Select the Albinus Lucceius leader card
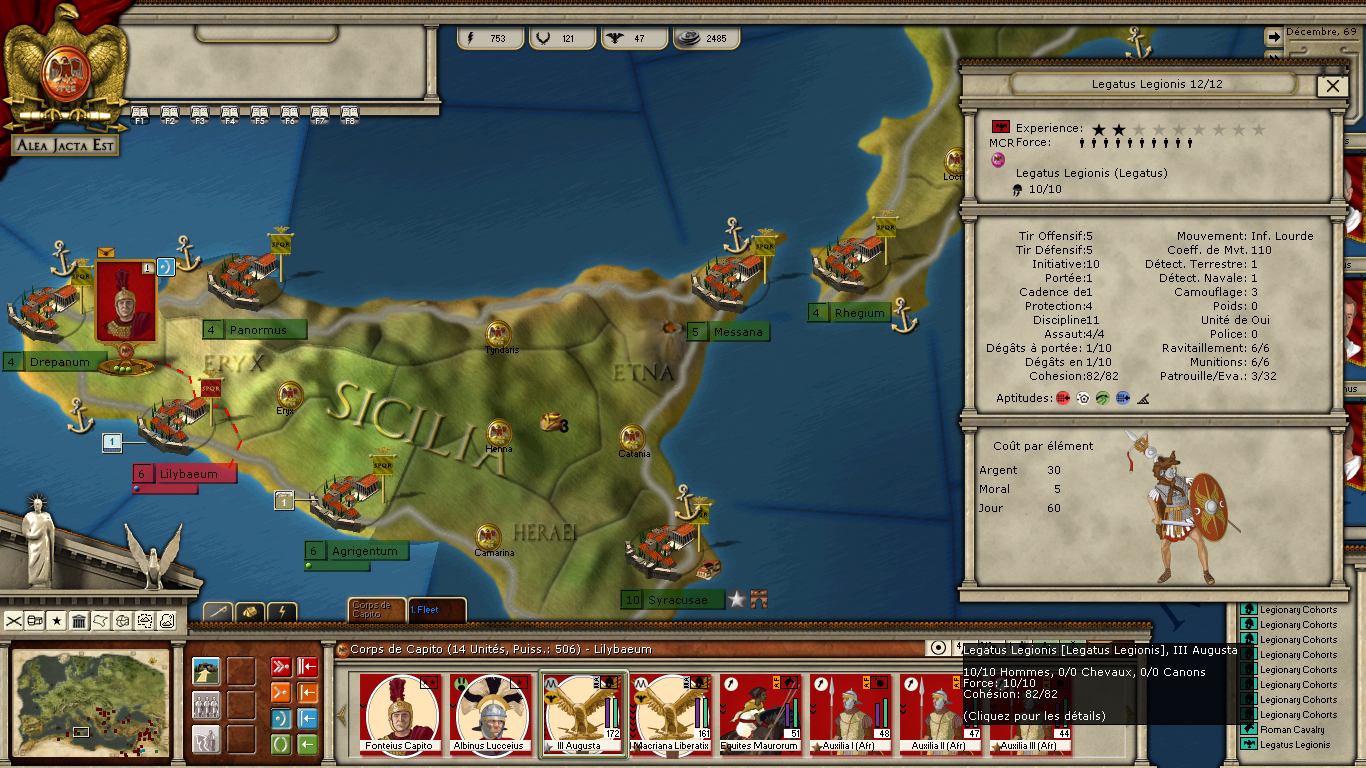Image resolution: width=1366 pixels, height=768 pixels. [x=490, y=713]
